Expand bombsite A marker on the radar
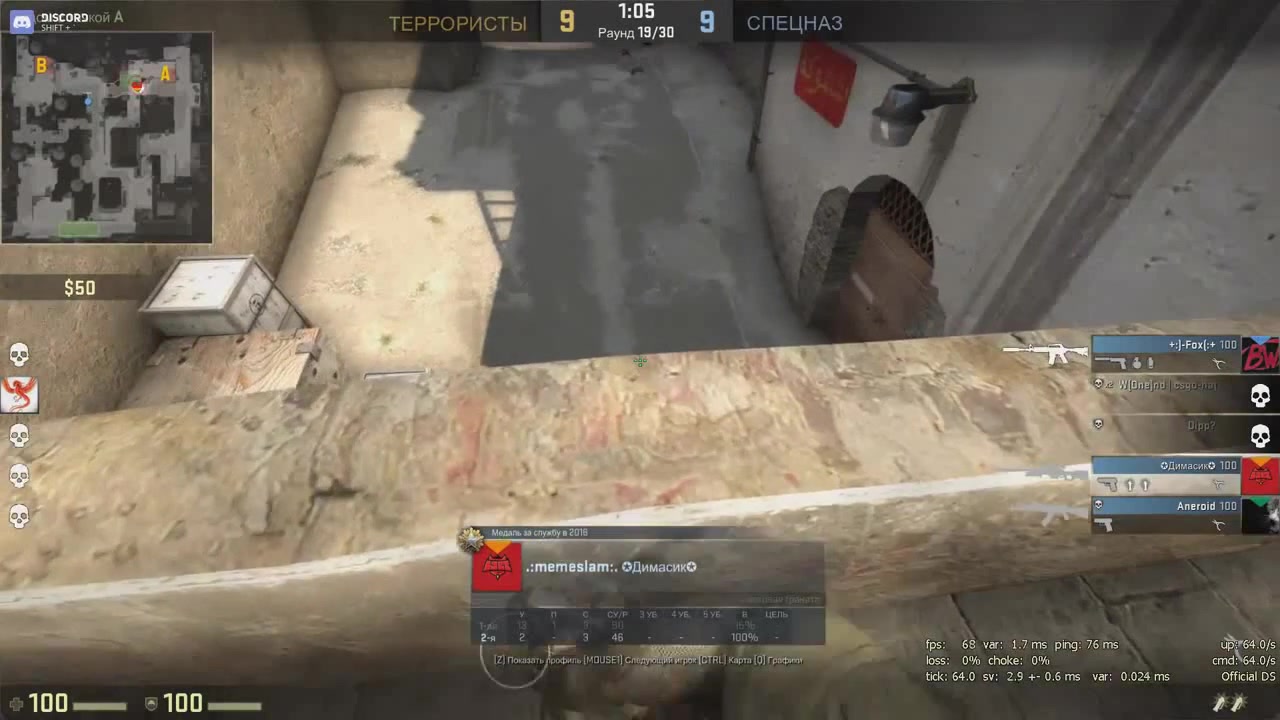 click(x=165, y=74)
